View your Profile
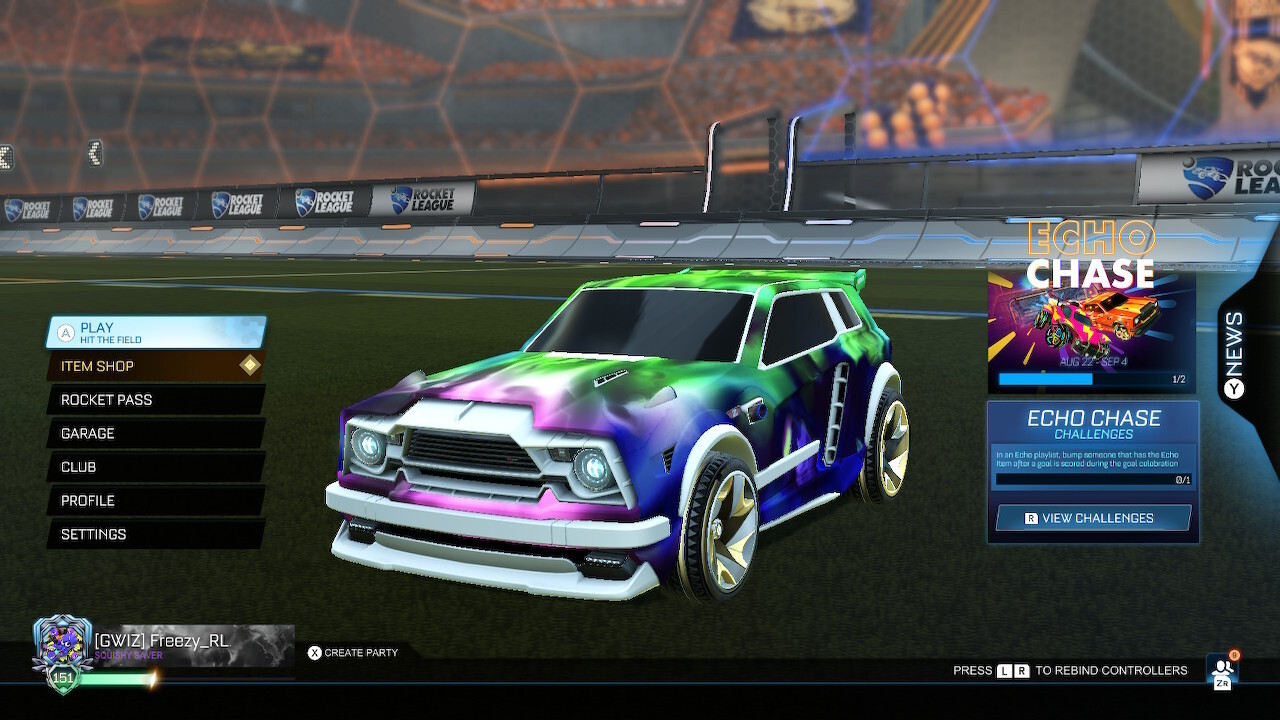The image size is (1280, 720). 150,500
